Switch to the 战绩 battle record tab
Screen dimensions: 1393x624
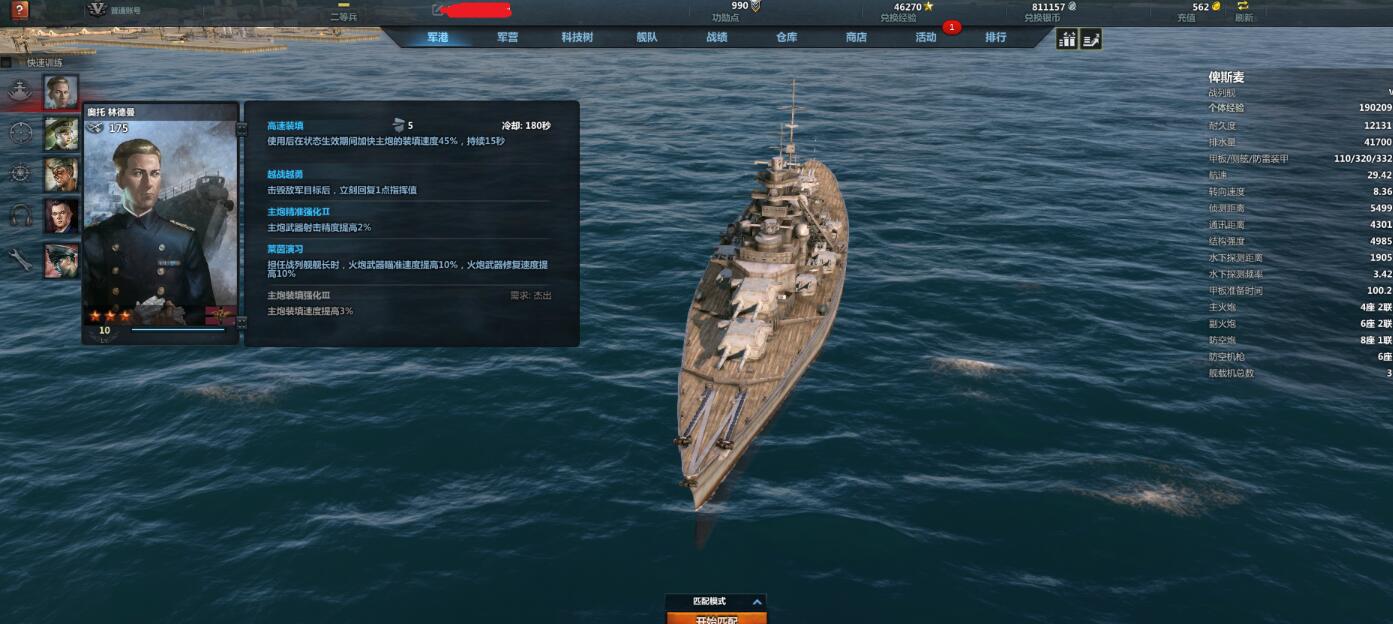[717, 38]
